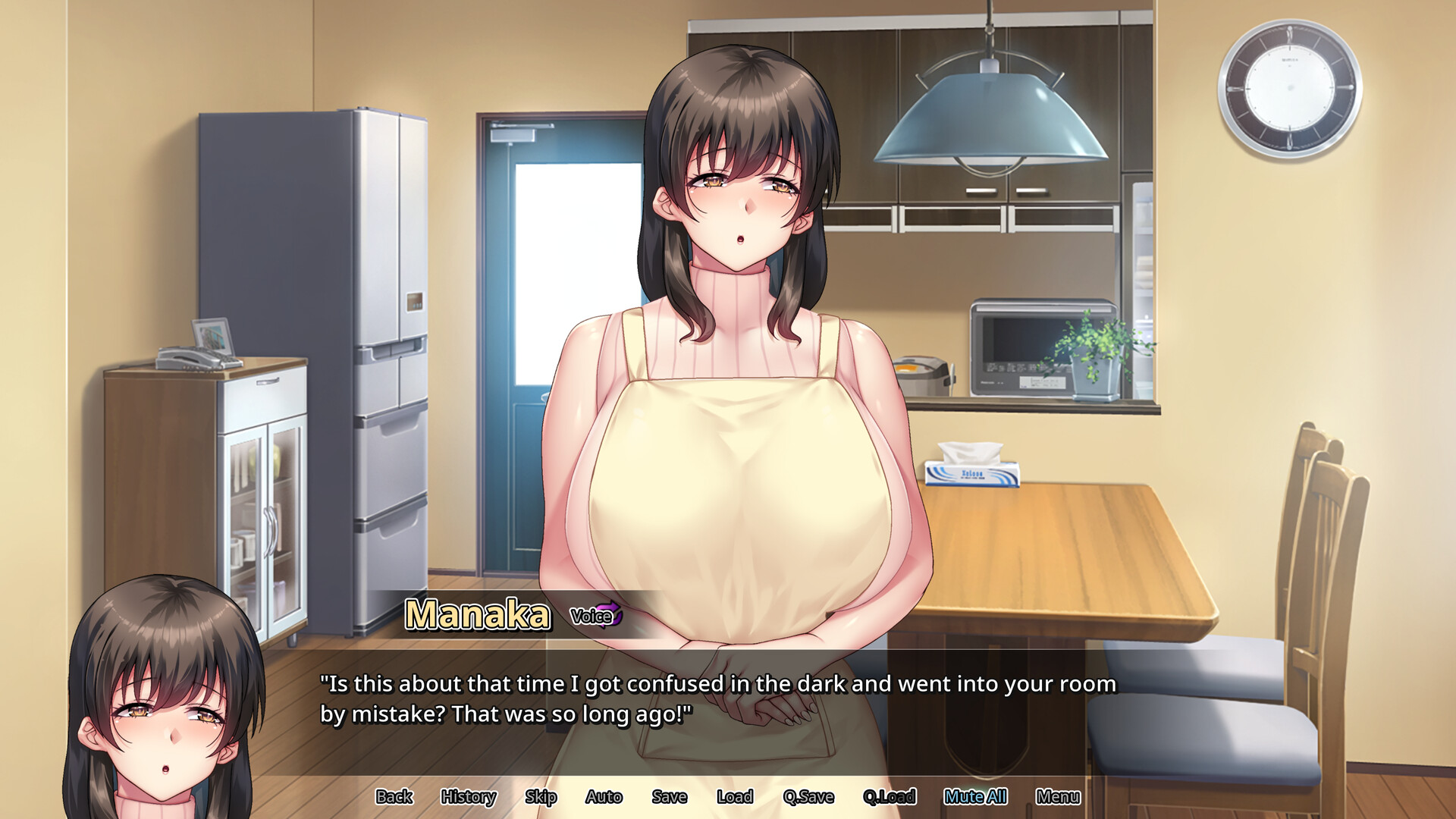Viewport: 1456px width, 819px height.
Task: Replay Manaka's Voice line
Action: [595, 616]
